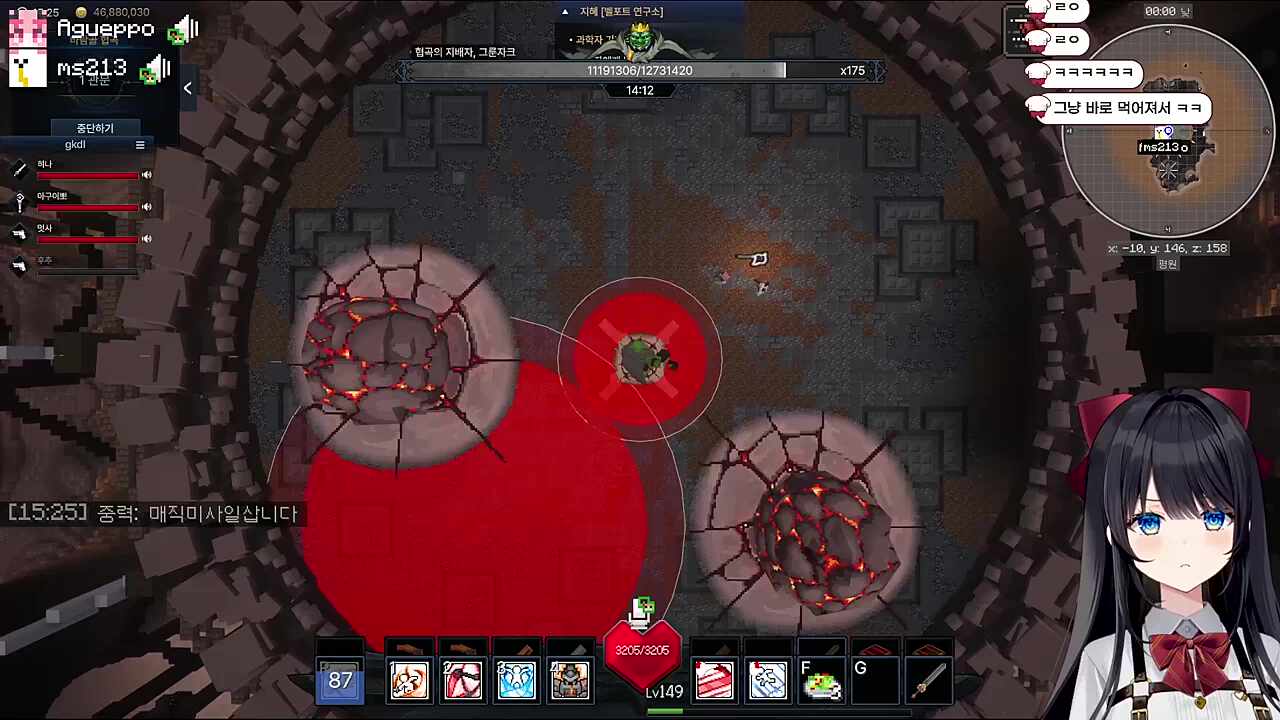Open the gkdl party list menu icon

(140, 145)
